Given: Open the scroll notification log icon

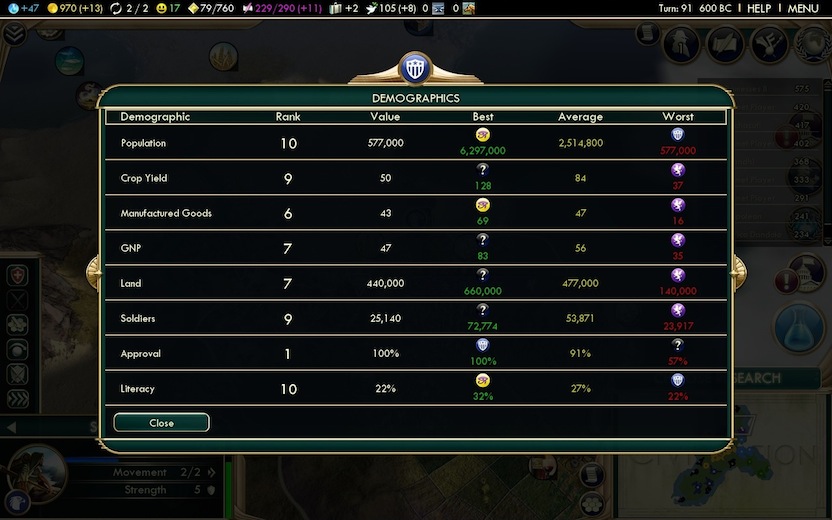Looking at the screenshot, I should pyautogui.click(x=648, y=33).
